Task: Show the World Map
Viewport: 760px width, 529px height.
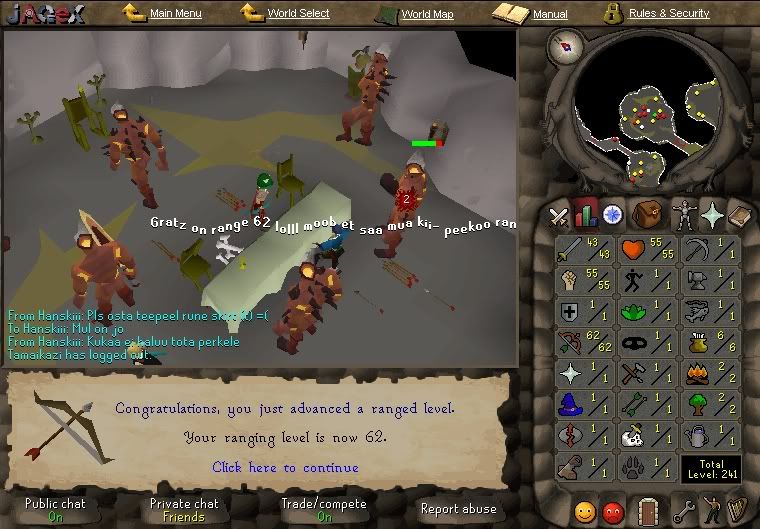Action: coord(427,15)
